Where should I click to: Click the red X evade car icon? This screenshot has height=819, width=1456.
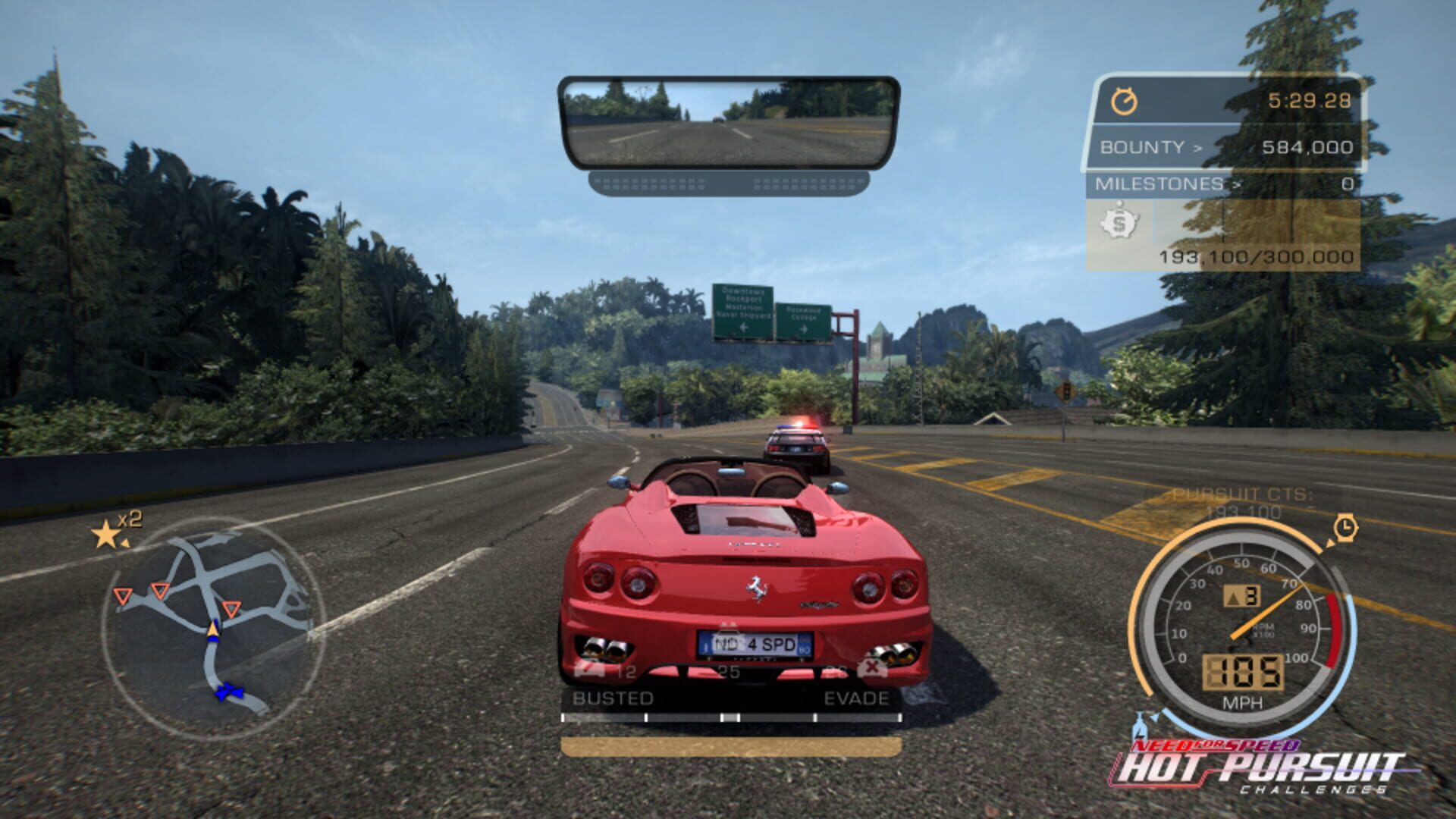pos(872,668)
